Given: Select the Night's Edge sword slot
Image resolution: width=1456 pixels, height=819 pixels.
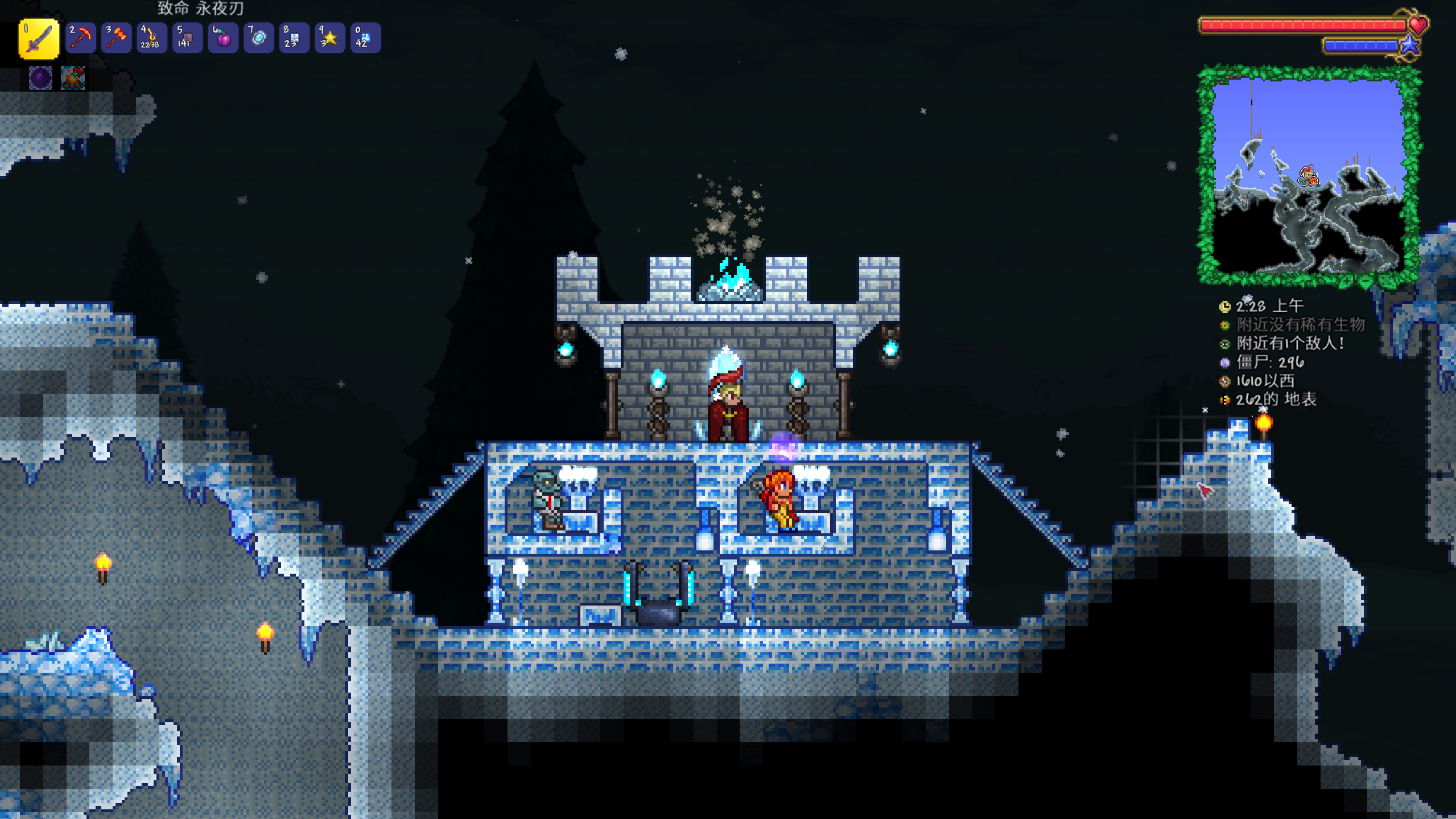Looking at the screenshot, I should click(x=39, y=38).
